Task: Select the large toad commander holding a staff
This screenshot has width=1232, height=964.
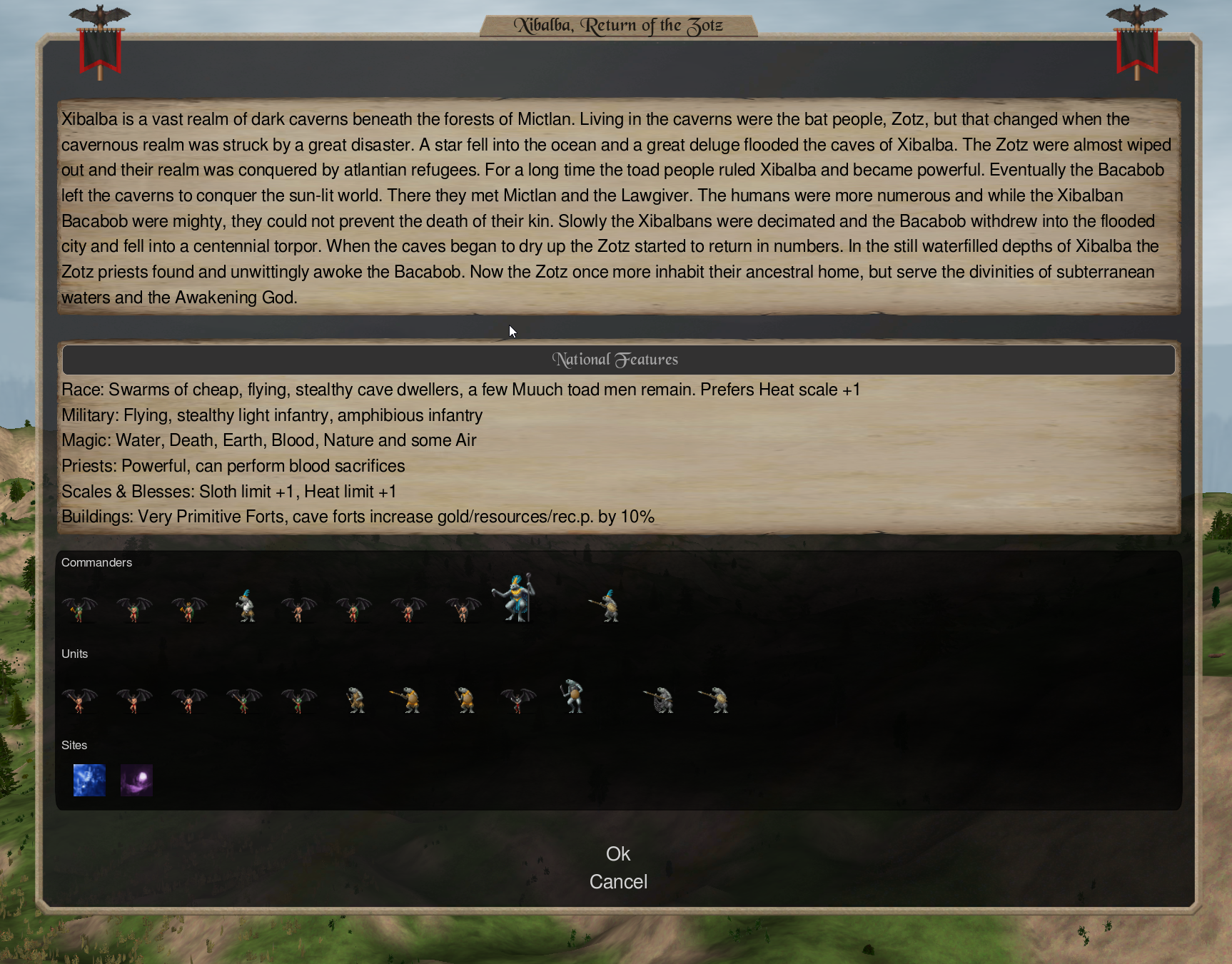Action: [515, 598]
